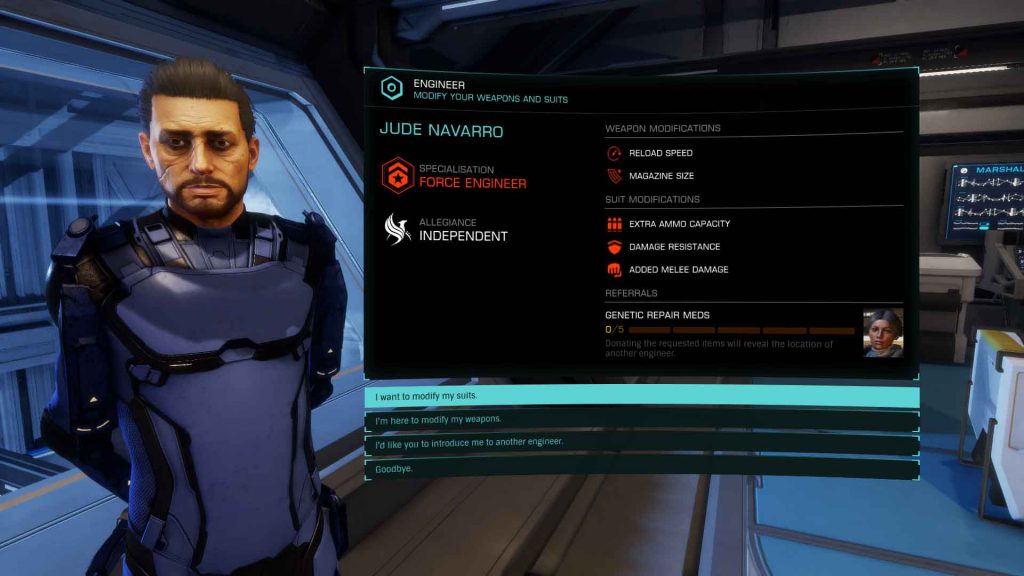Select the Magazine Size modification
The height and width of the screenshot is (576, 1024).
tap(660, 176)
